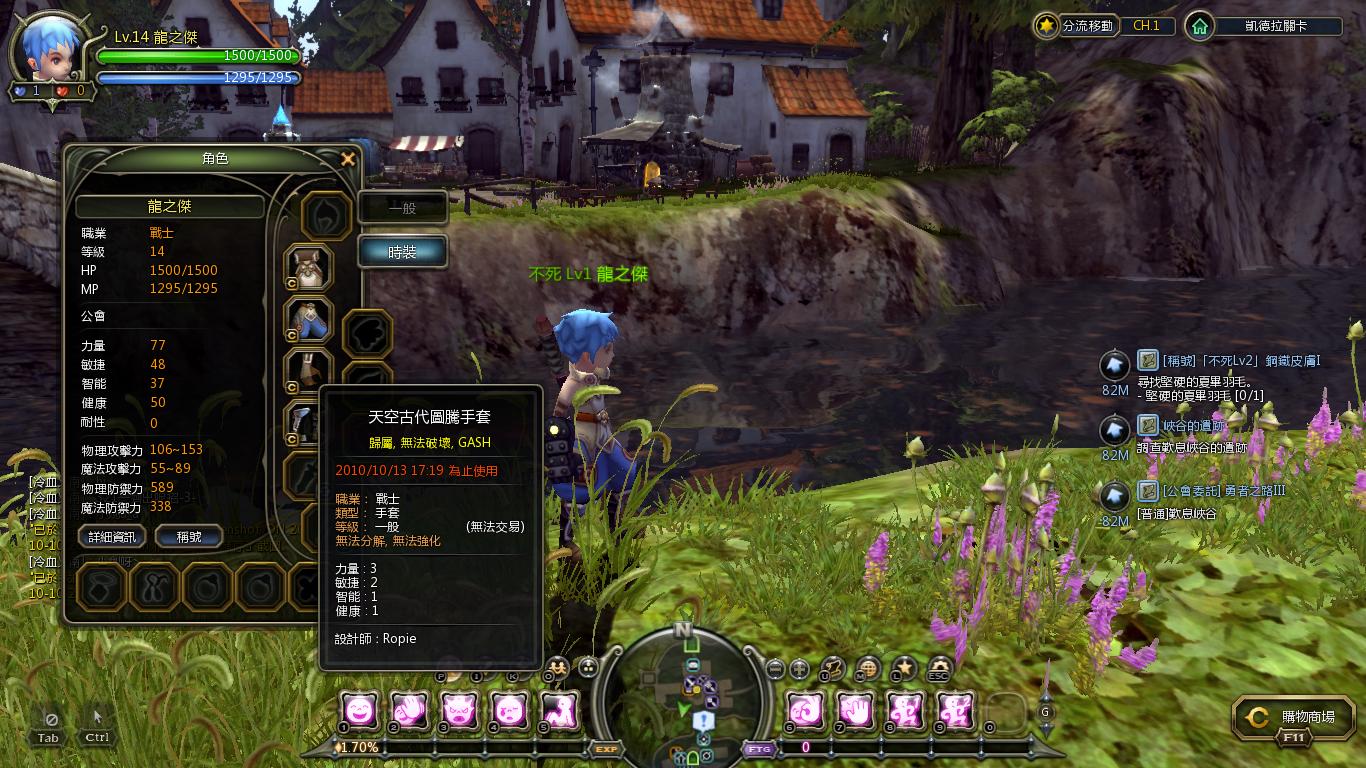The width and height of the screenshot is (1366, 768).
Task: Open the 購物商場 cash shop
Action: [1293, 717]
